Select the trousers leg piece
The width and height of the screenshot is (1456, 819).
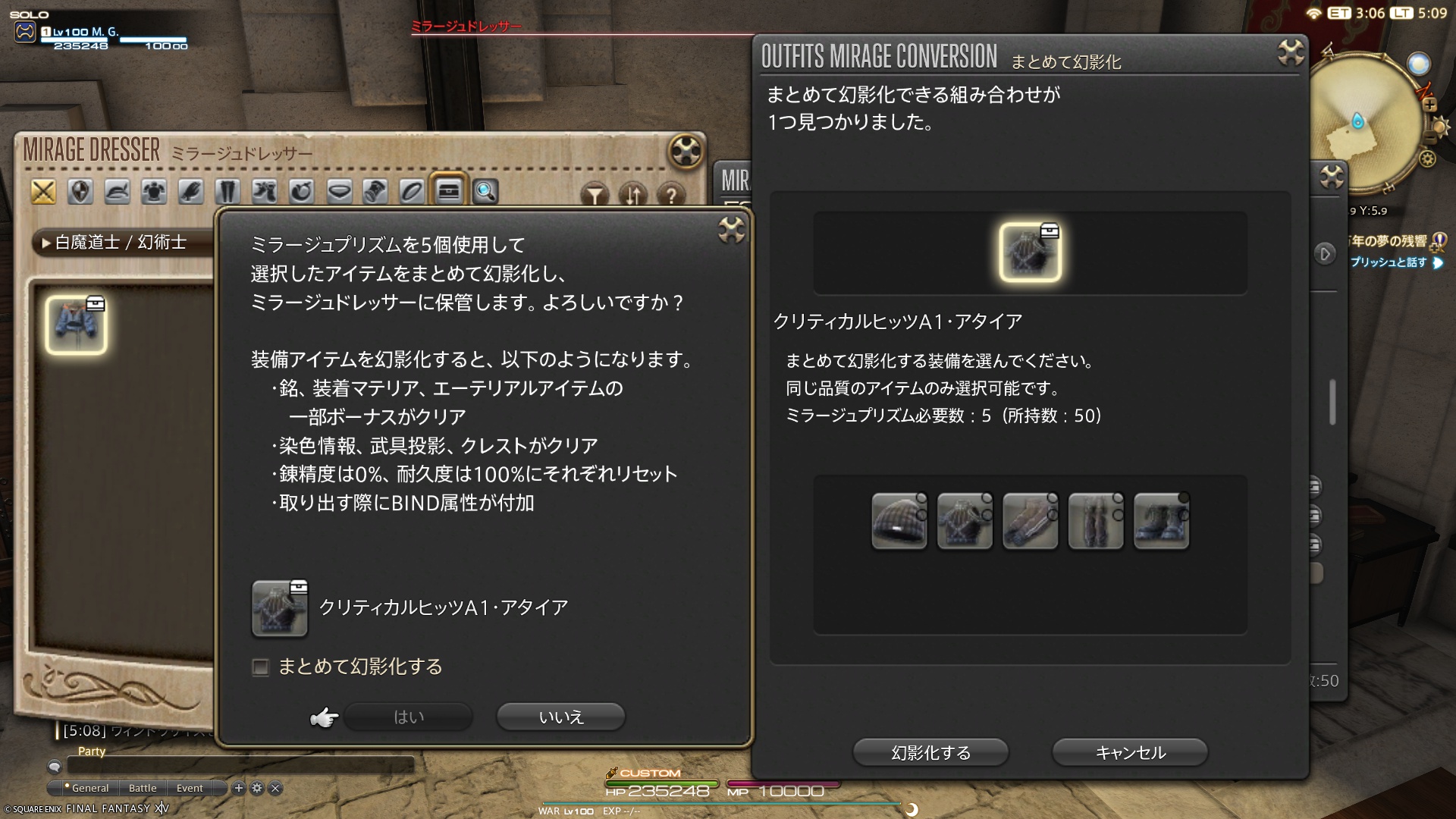[1095, 520]
